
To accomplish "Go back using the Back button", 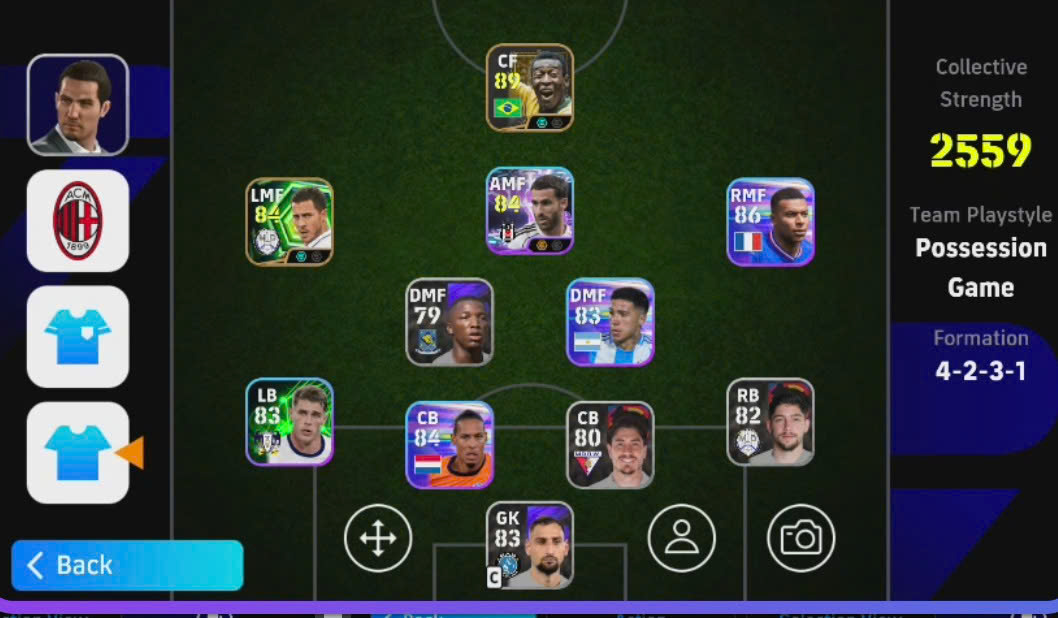I will (x=127, y=565).
